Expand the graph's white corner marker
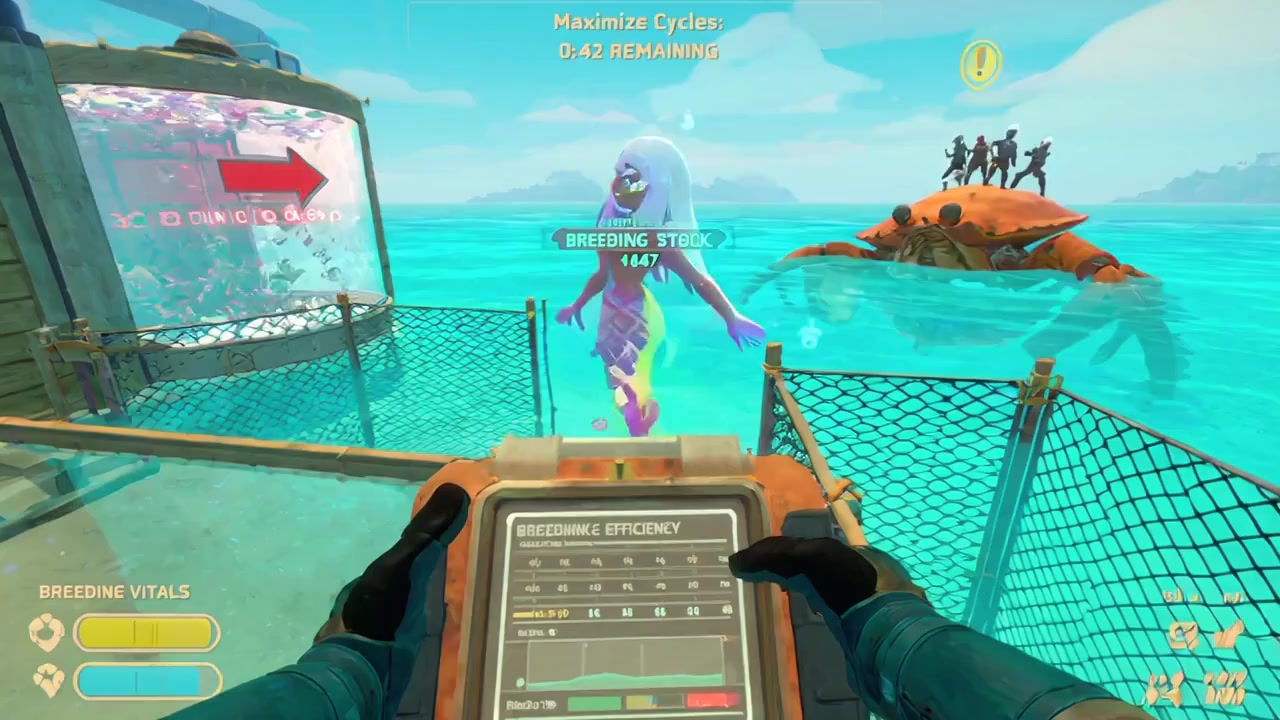This screenshot has width=1280, height=720. (x=723, y=637)
